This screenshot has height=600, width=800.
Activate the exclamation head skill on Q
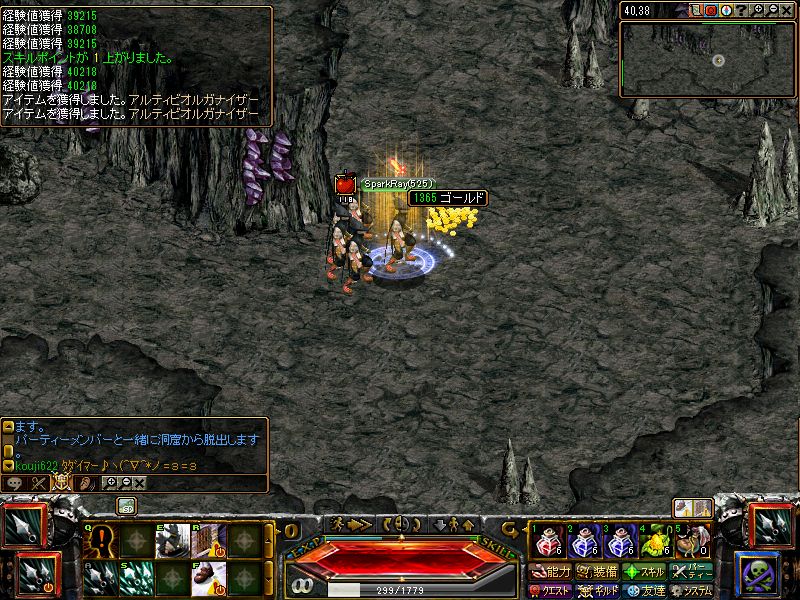tap(103, 541)
